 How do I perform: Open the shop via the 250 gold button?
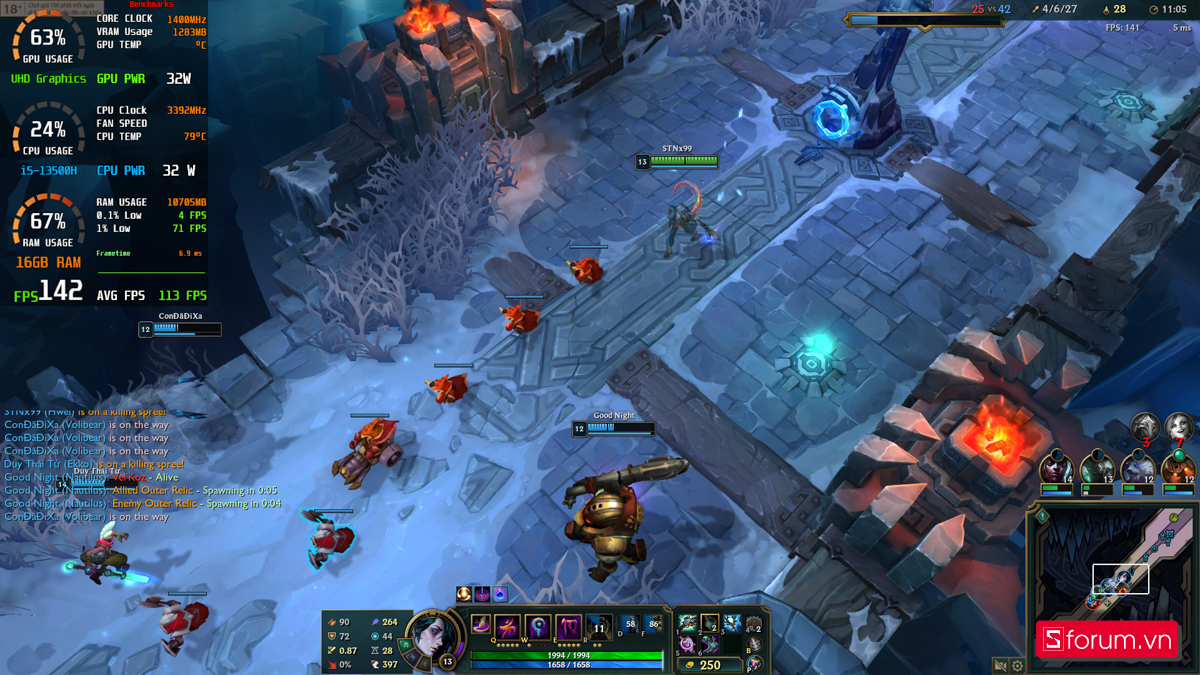[709, 664]
